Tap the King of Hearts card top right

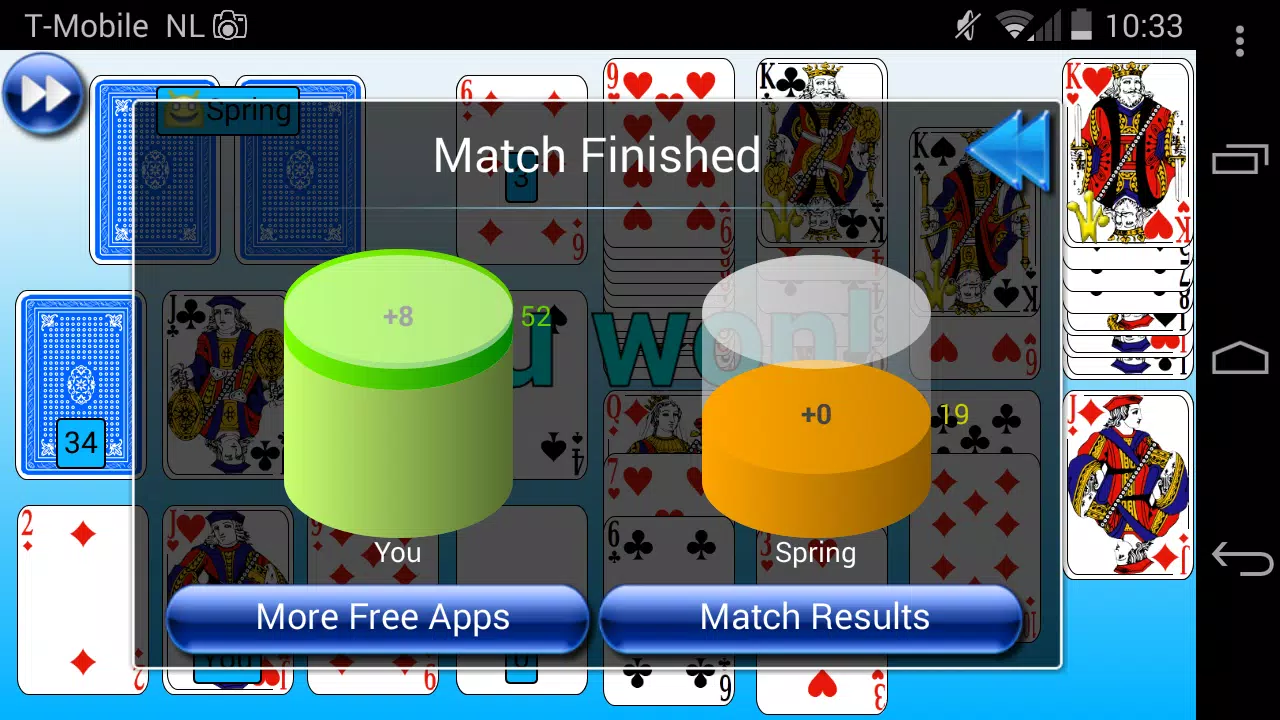[1128, 150]
